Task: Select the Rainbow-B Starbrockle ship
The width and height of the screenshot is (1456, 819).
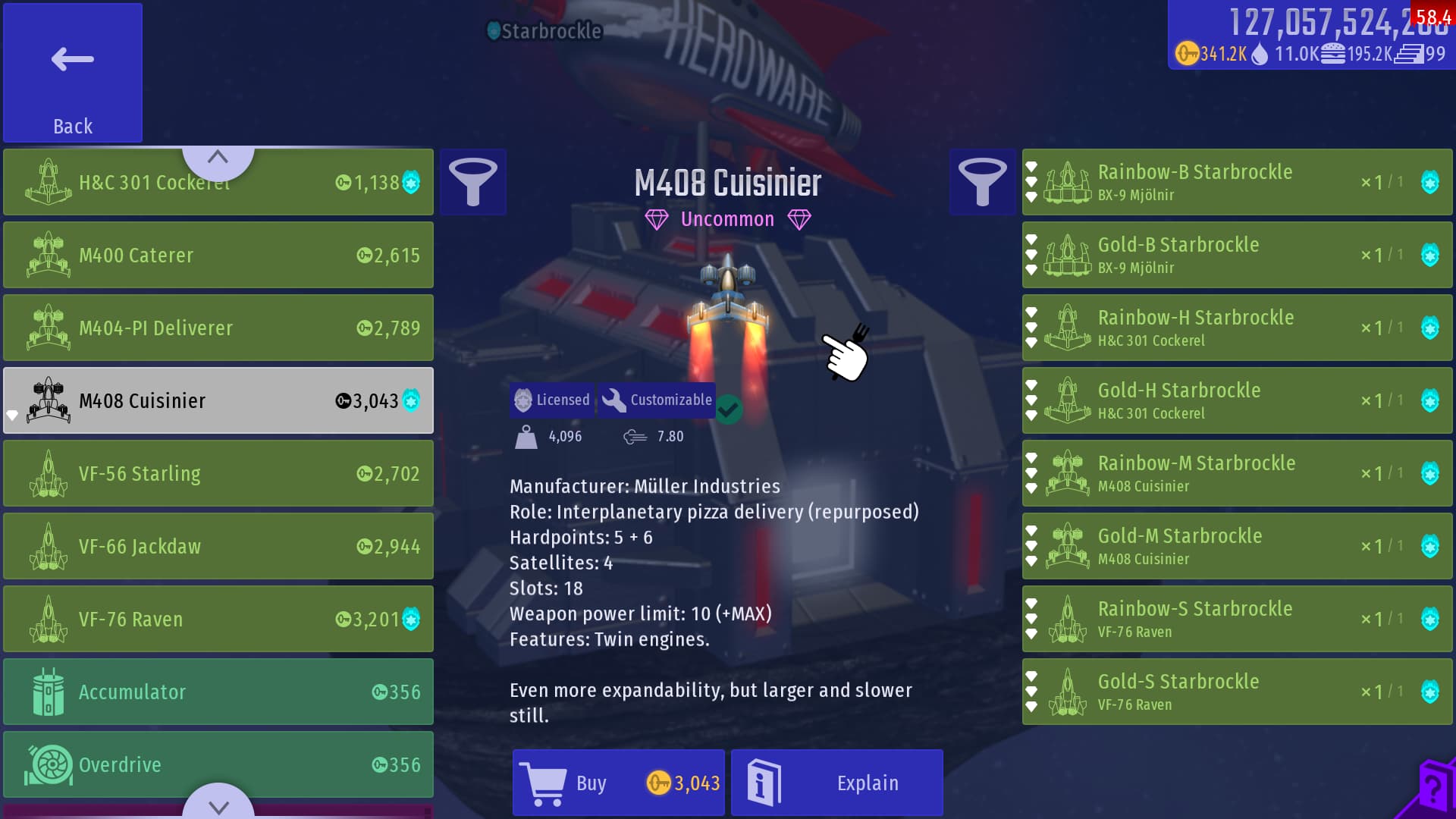Action: click(x=1236, y=182)
